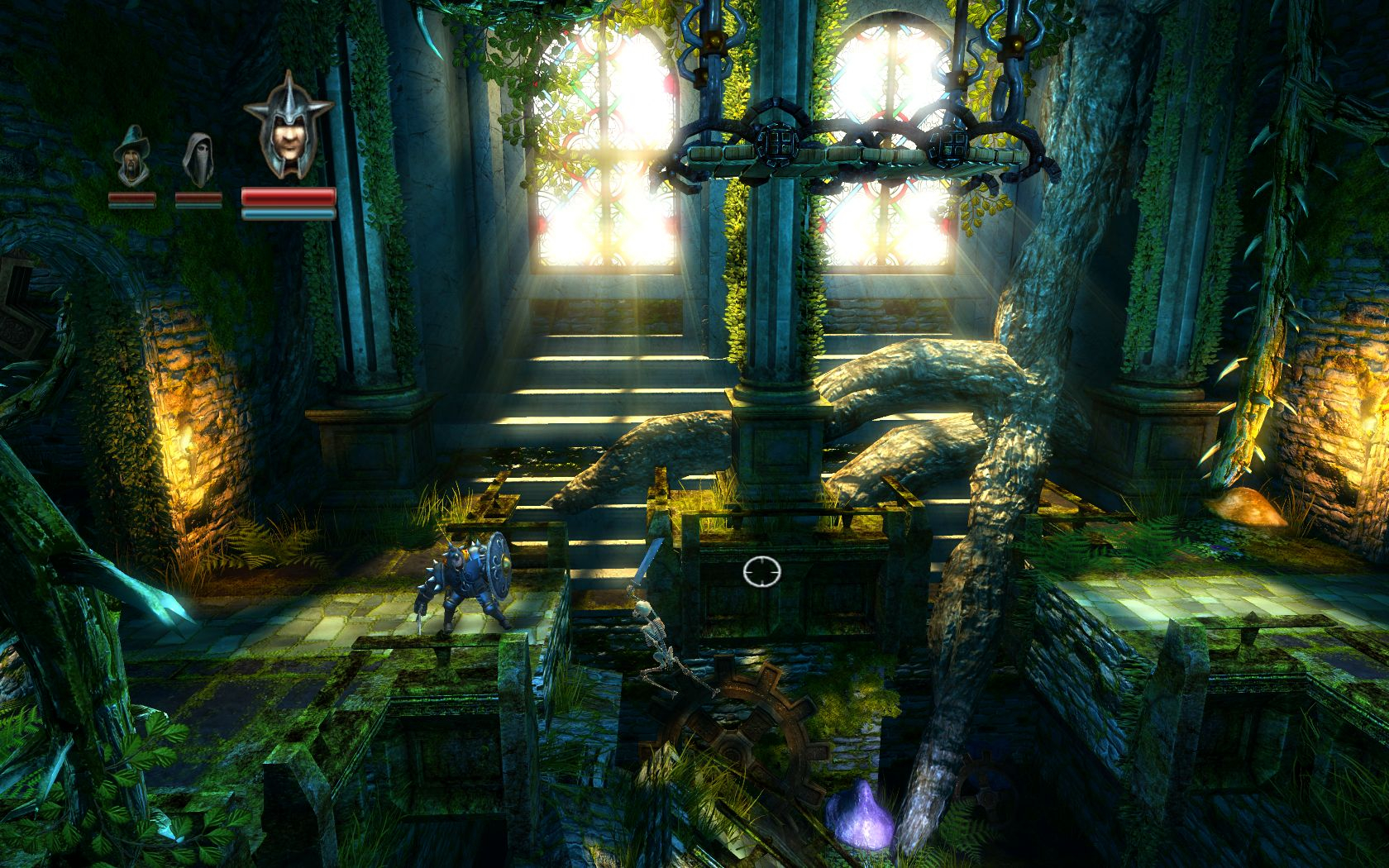Select the wizard character portrait

coord(131,157)
